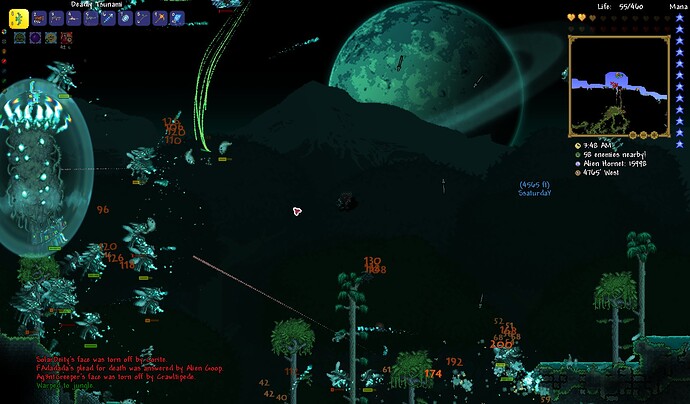Select the orange weapon in hotbar slot 2

click(39, 18)
